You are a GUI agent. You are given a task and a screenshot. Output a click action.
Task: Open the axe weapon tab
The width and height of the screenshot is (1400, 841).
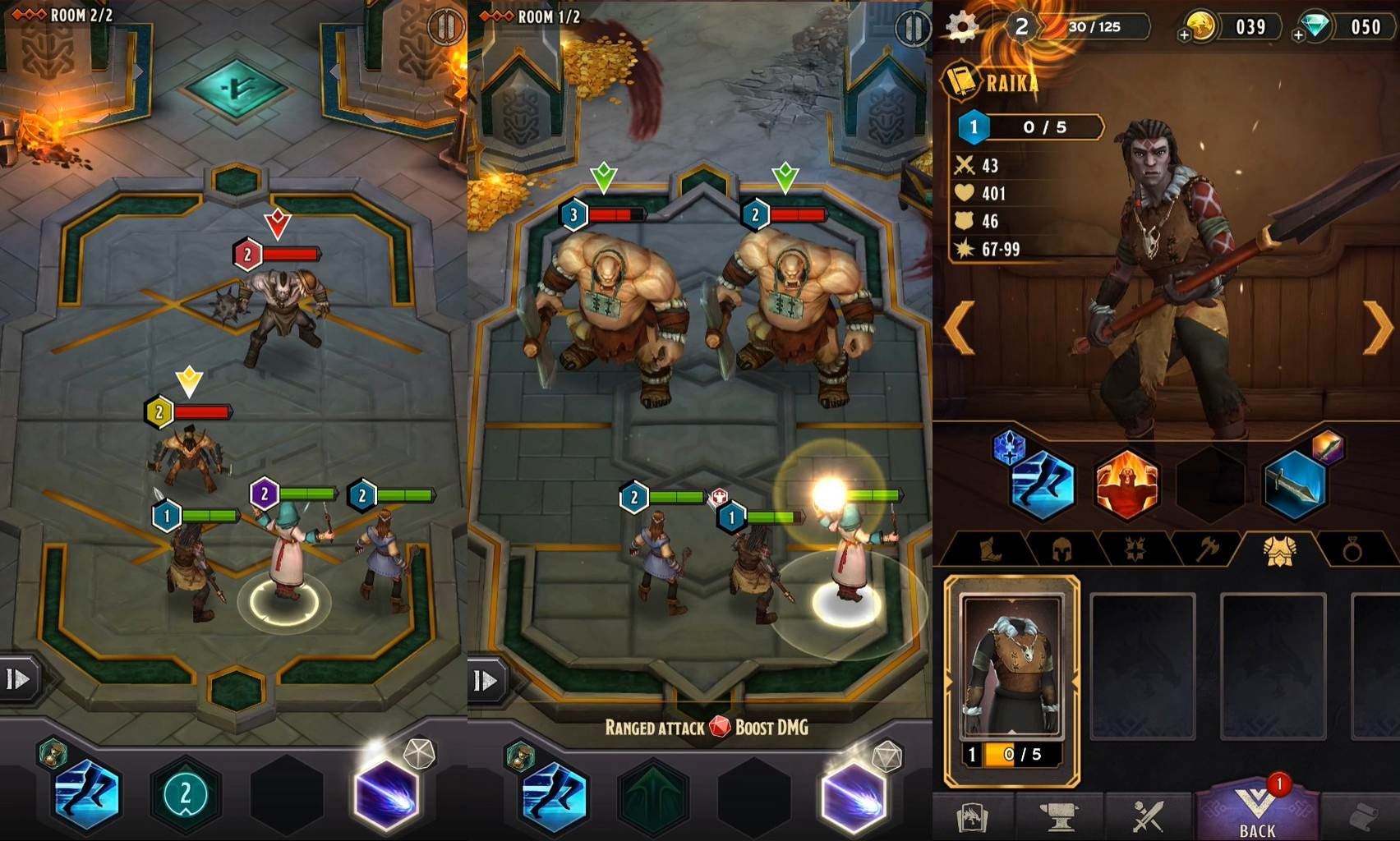tap(1206, 549)
